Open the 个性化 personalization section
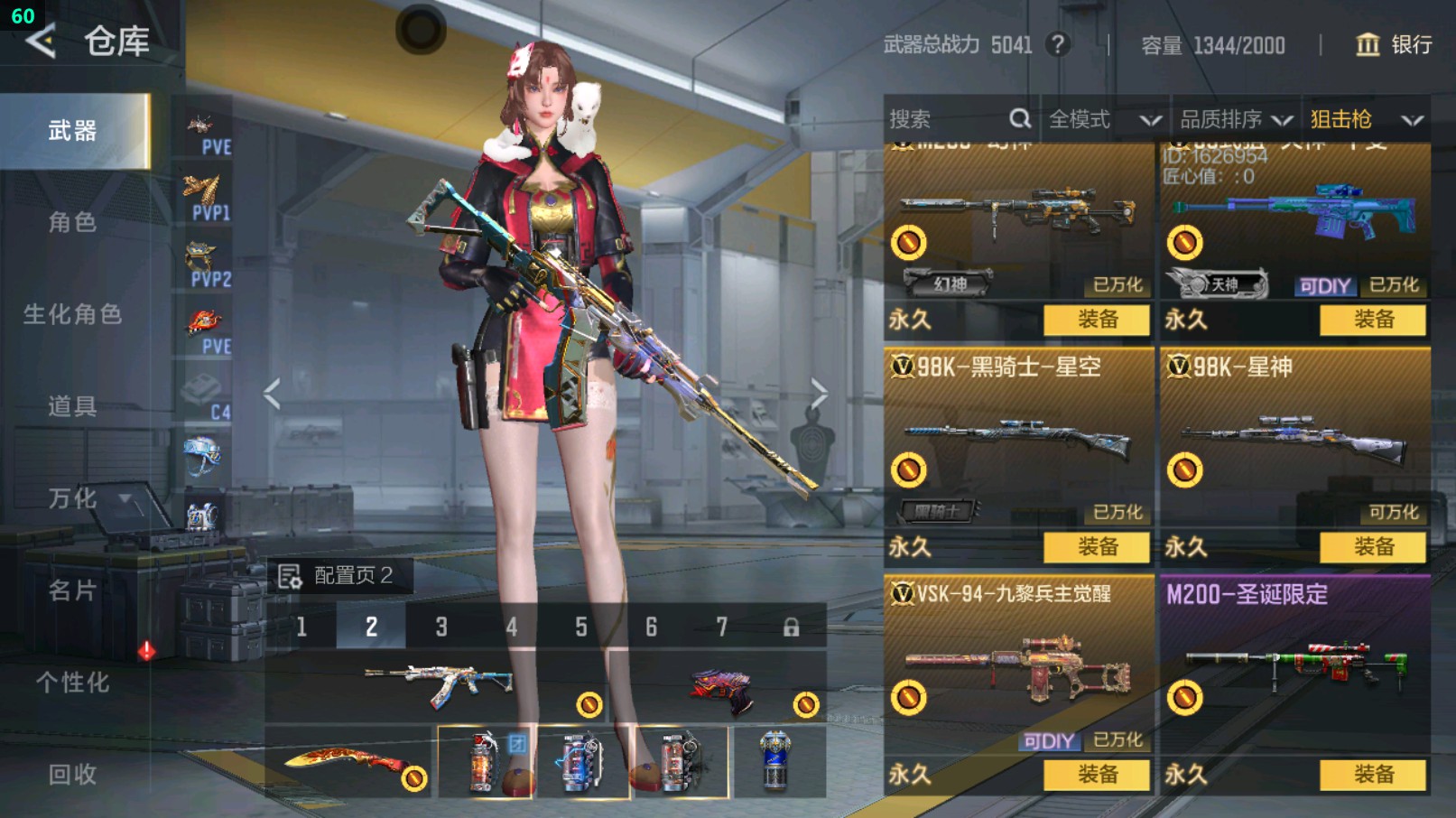Screen dimensions: 1456x818 tap(72, 683)
